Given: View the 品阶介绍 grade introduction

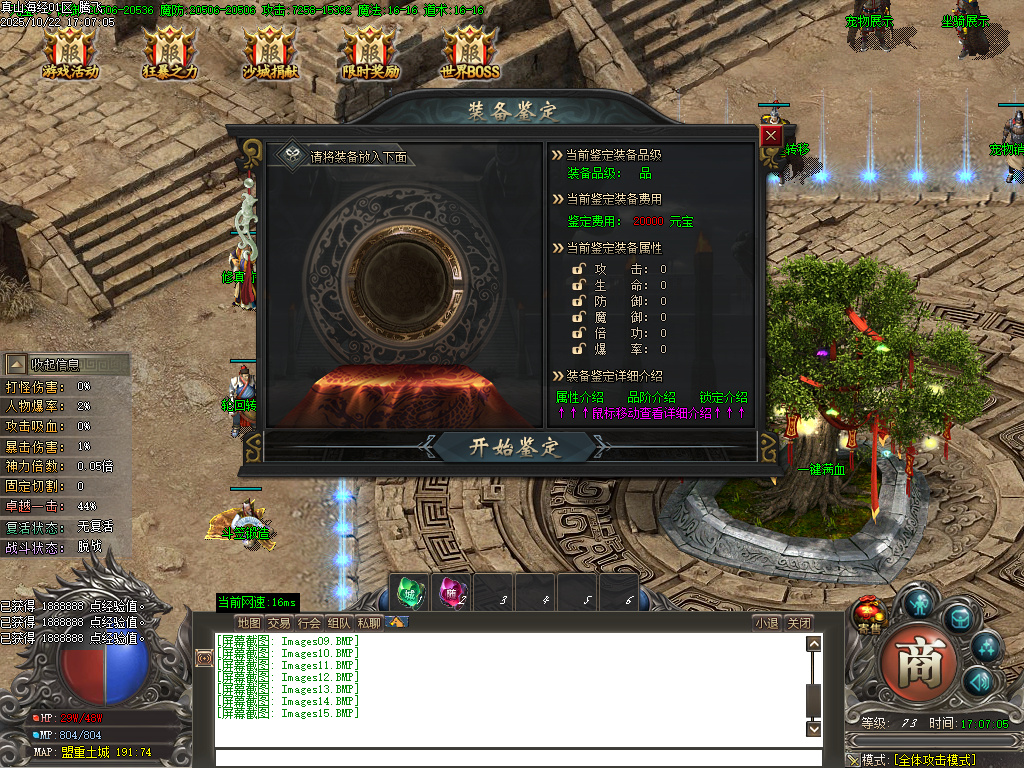Looking at the screenshot, I should tap(651, 397).
